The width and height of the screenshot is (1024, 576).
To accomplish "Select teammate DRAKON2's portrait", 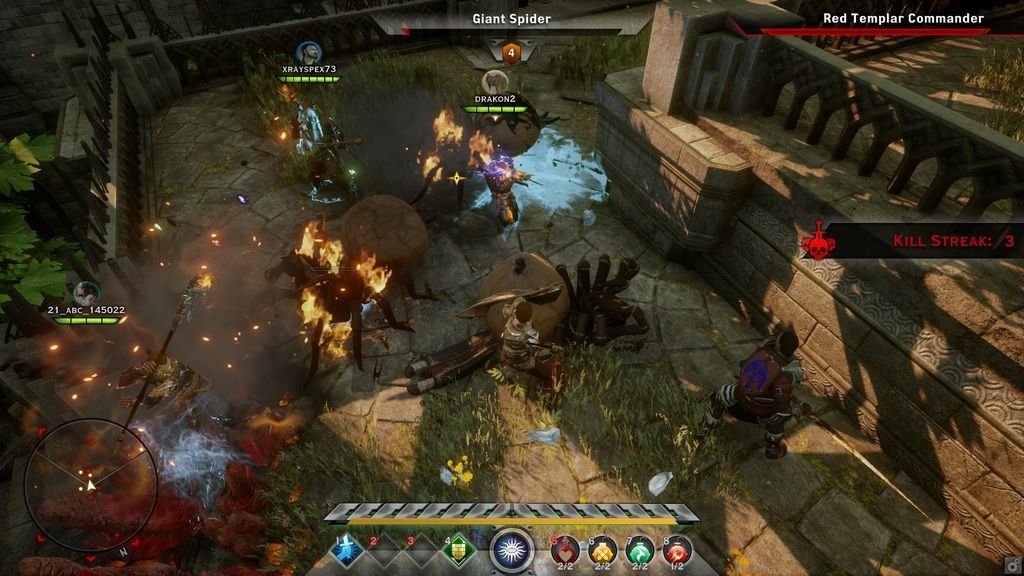I will (495, 82).
